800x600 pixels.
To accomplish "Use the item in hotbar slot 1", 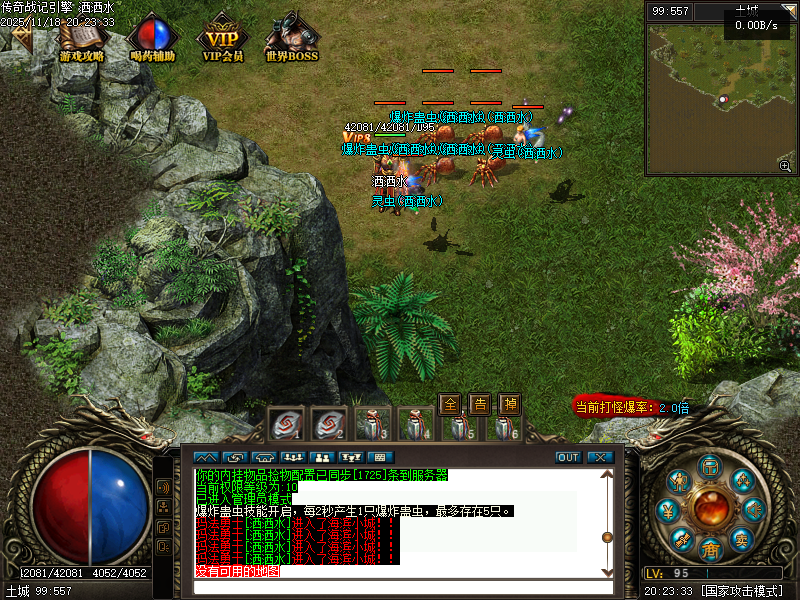I will pos(284,424).
